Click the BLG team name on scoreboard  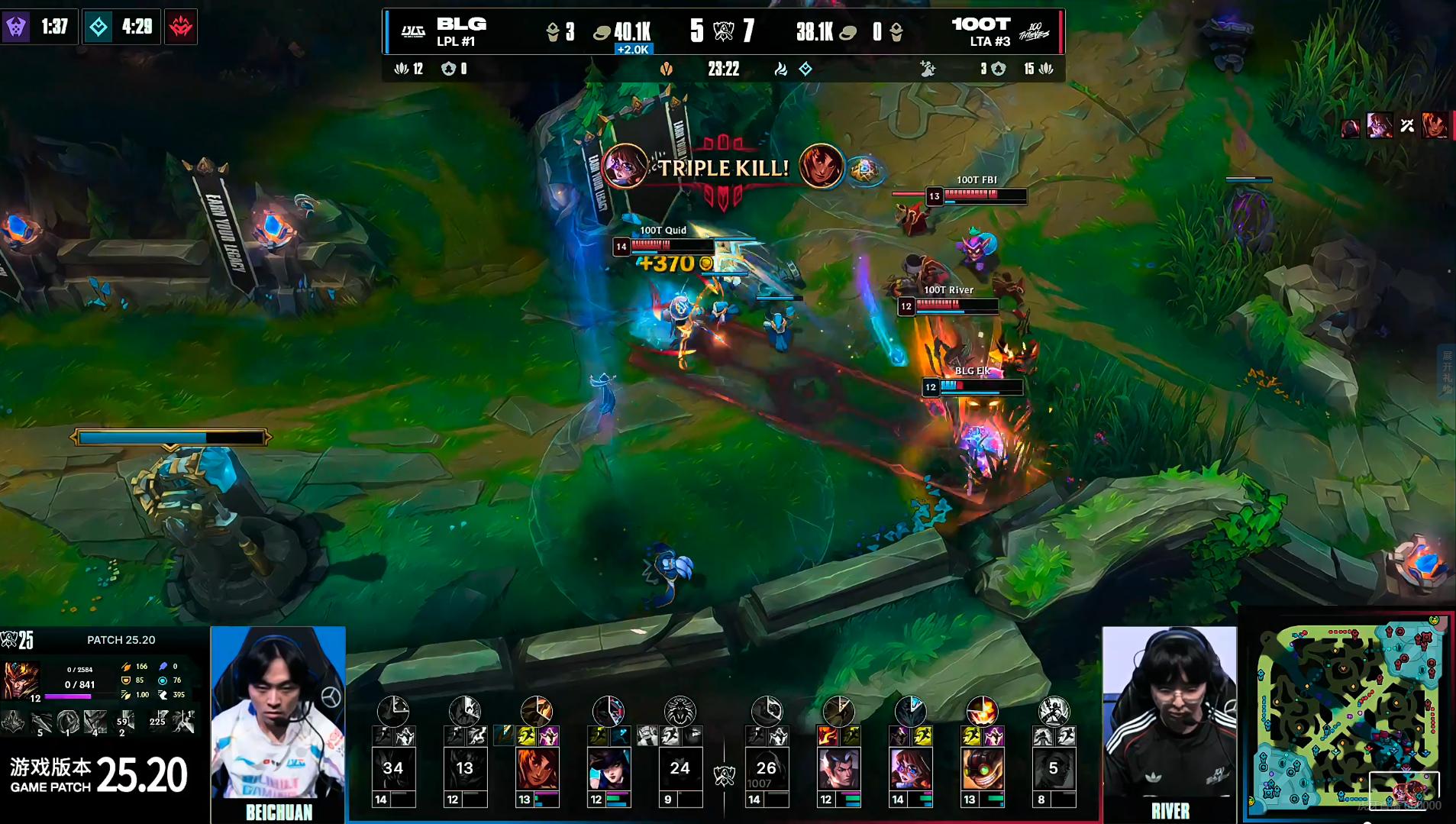coord(461,24)
